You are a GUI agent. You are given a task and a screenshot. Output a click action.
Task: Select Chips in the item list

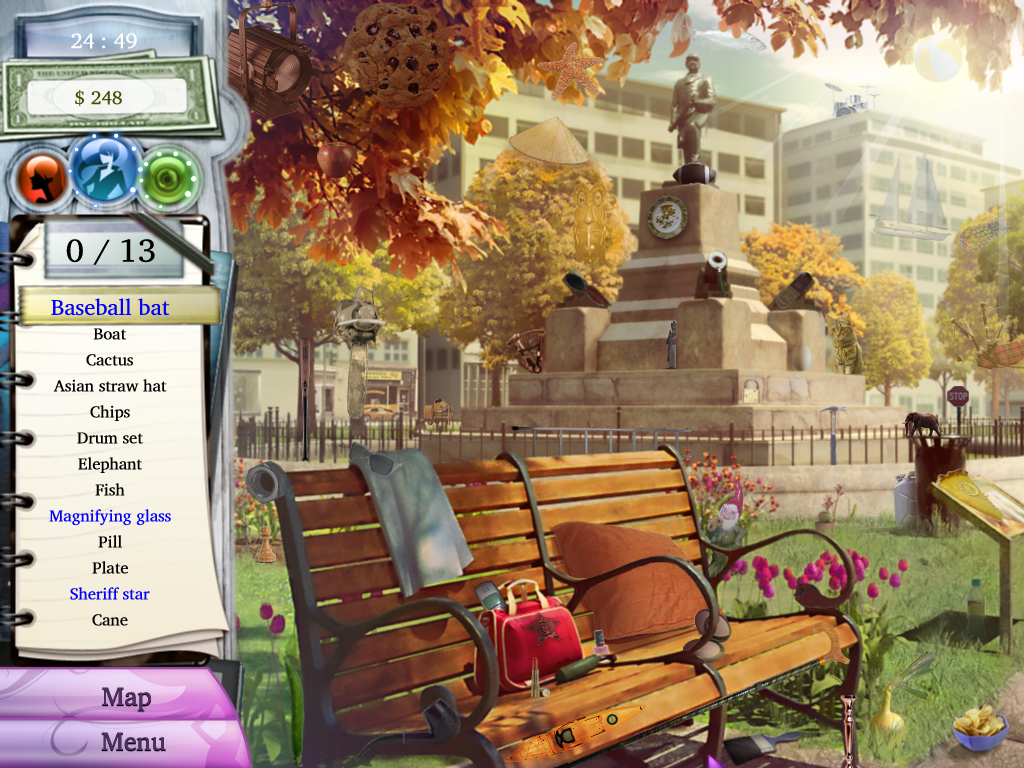click(110, 412)
